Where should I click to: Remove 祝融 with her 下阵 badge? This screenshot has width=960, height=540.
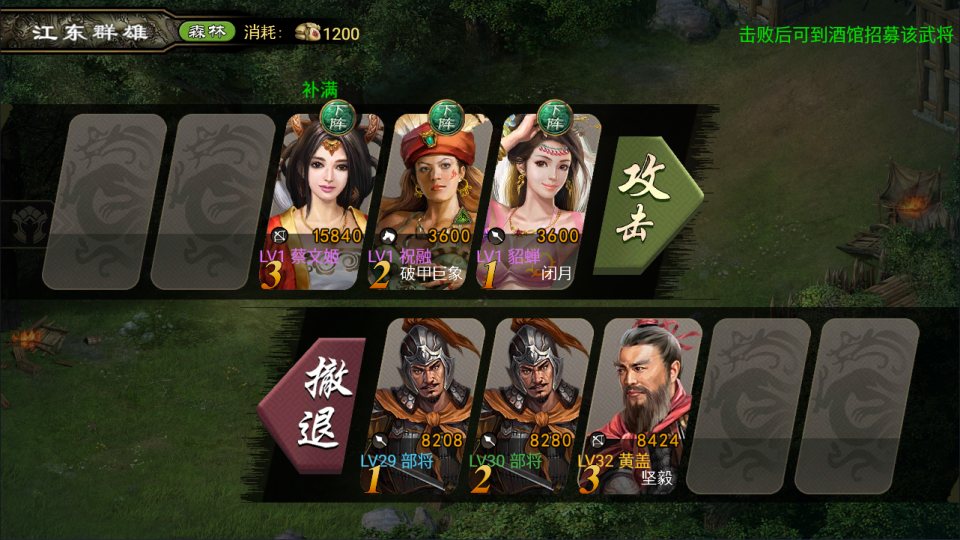[x=445, y=118]
